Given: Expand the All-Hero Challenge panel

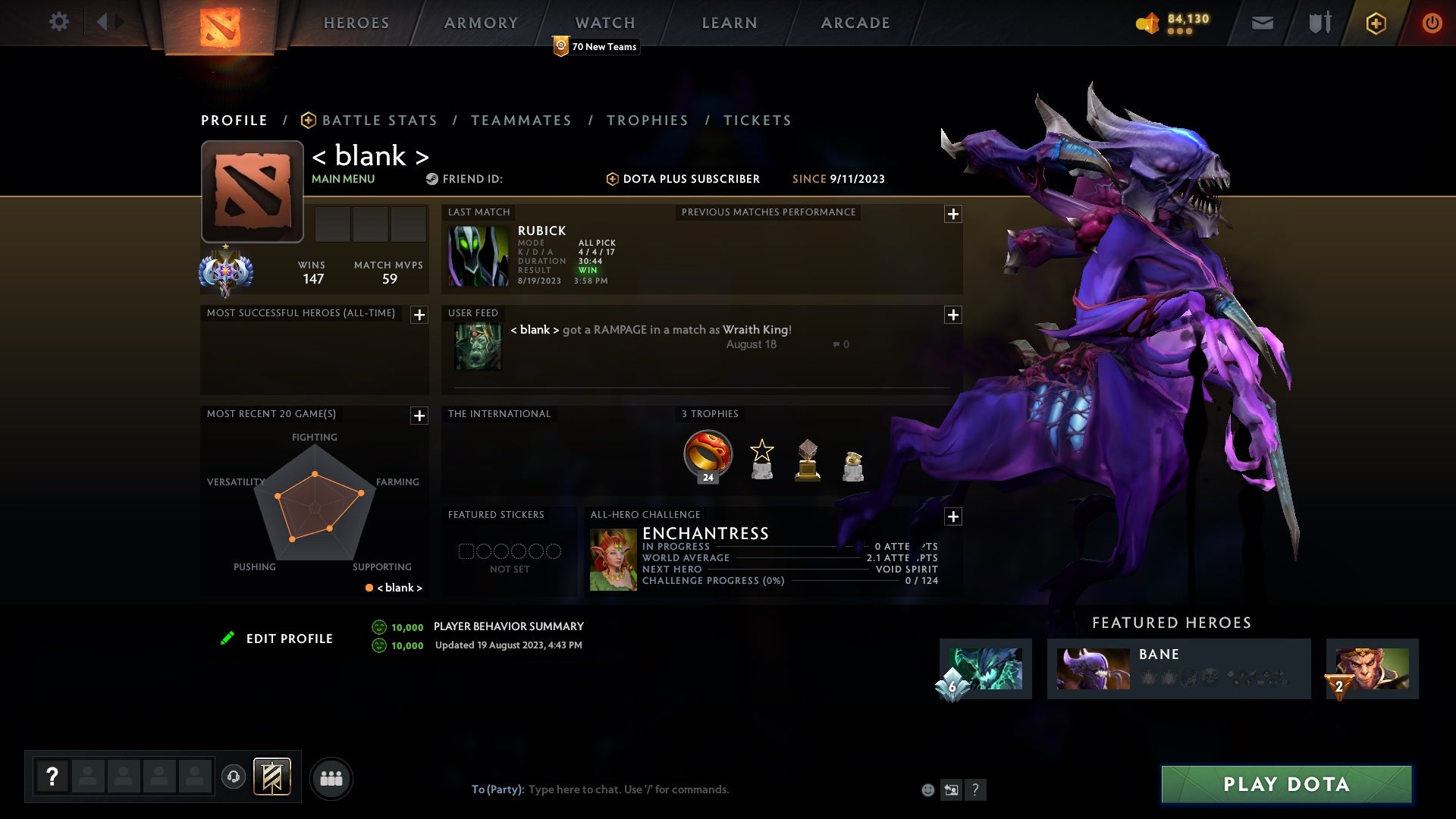Looking at the screenshot, I should coord(954,516).
